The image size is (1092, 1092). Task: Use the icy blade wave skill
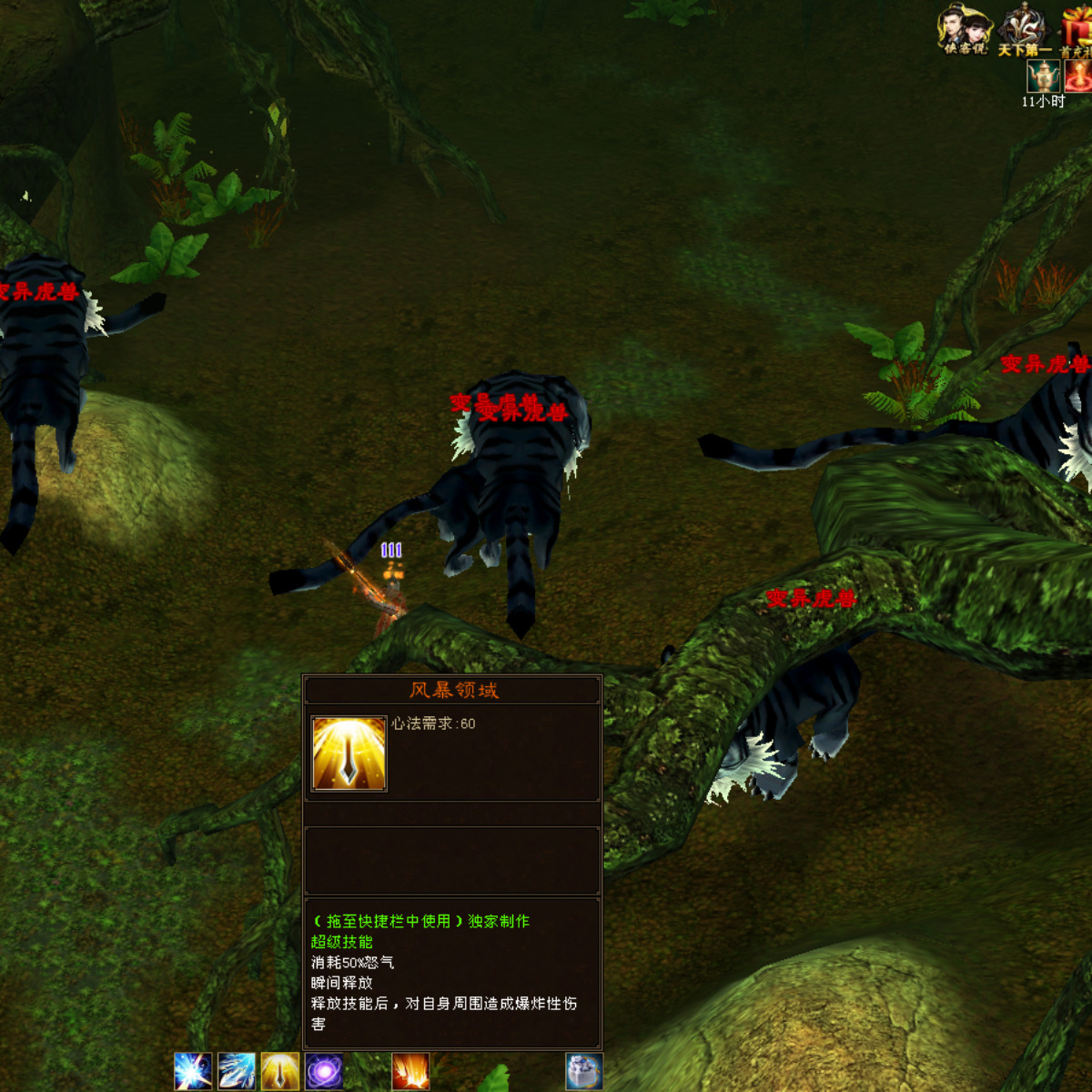tap(237, 1071)
